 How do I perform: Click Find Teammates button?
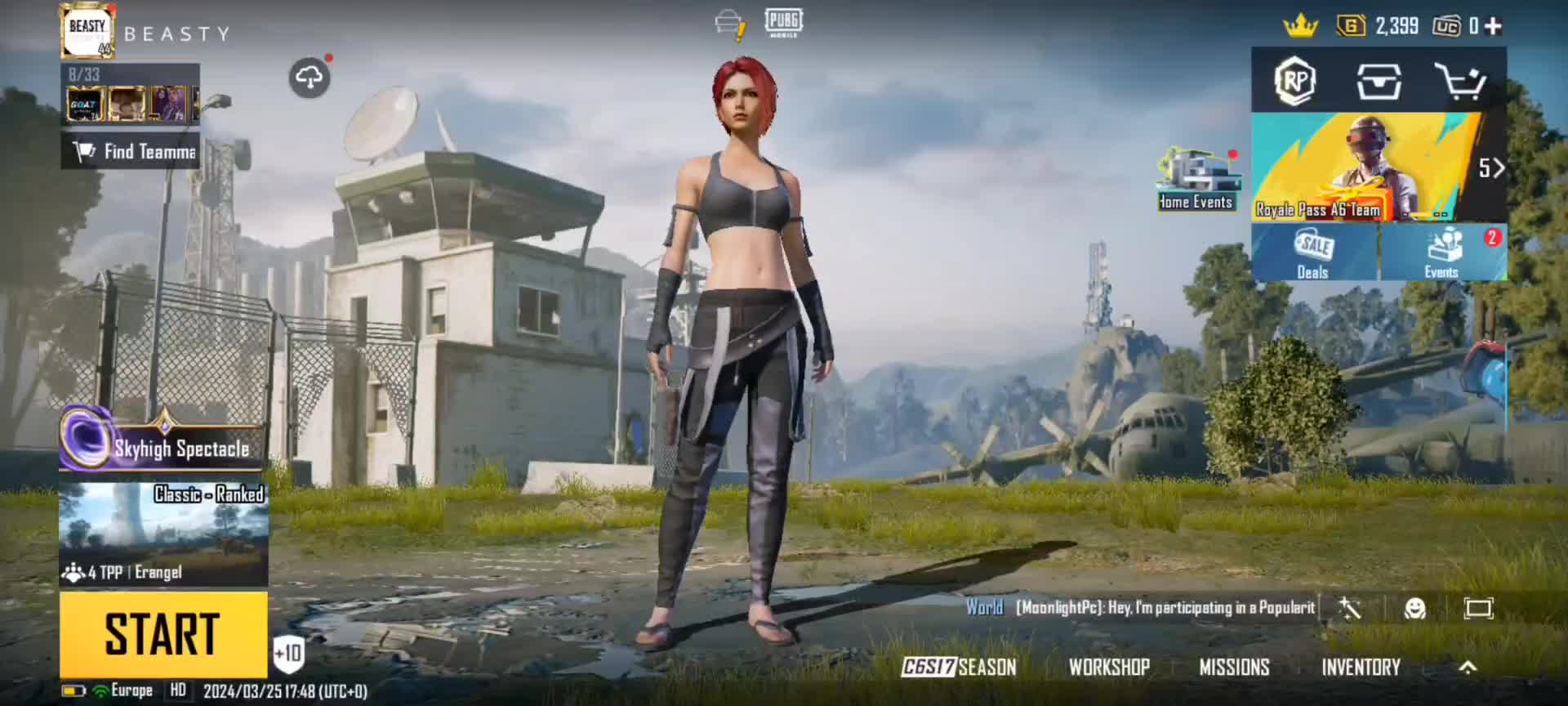[131, 151]
